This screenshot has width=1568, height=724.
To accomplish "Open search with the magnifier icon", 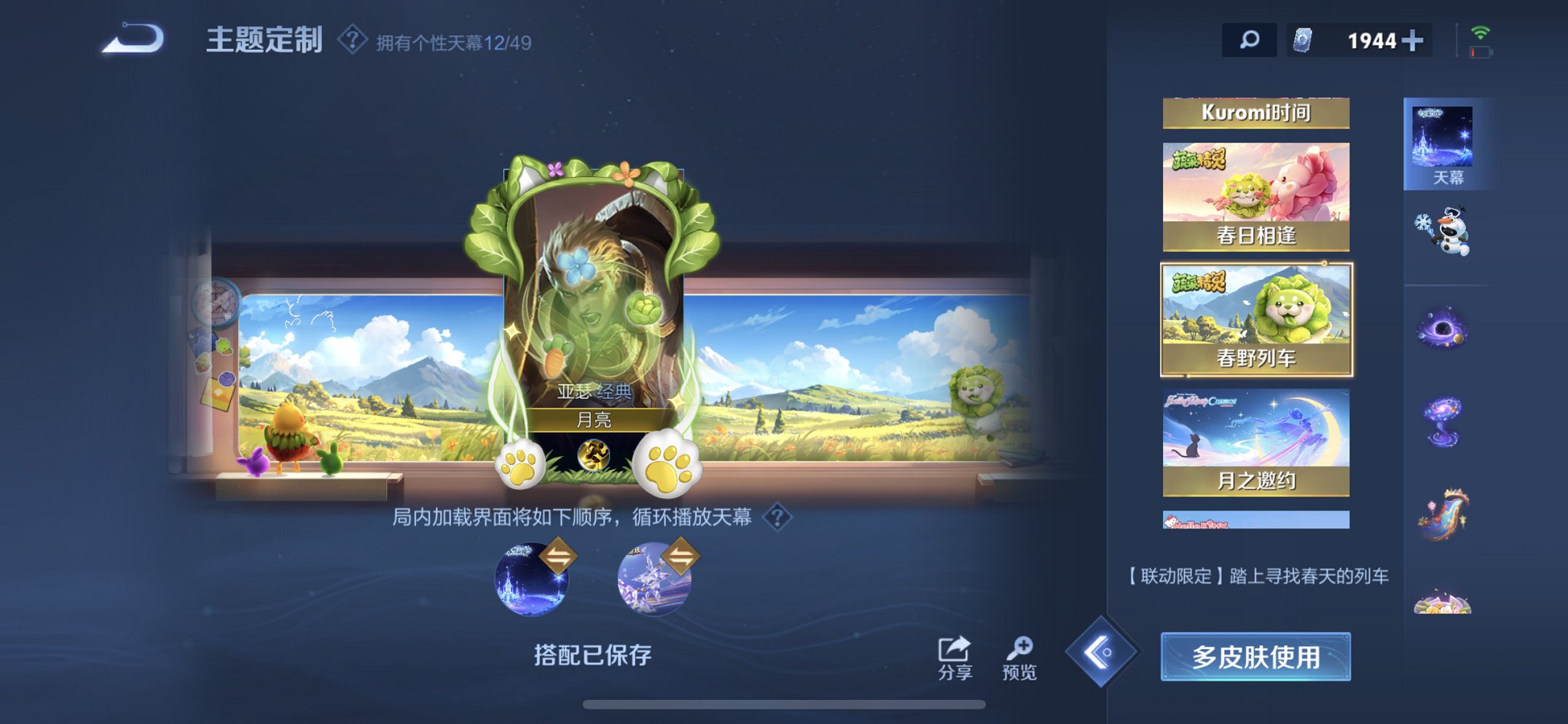I will 1250,40.
